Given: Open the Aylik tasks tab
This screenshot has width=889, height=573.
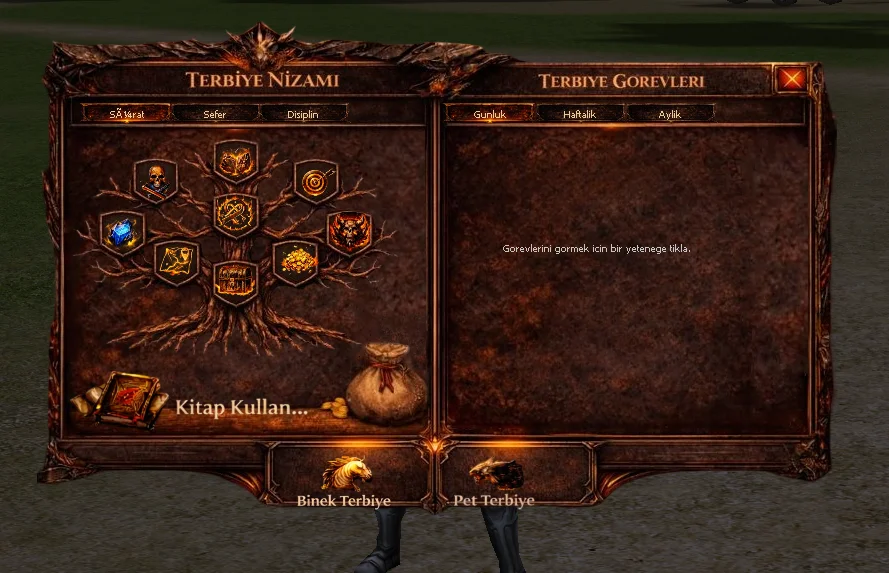Looking at the screenshot, I should coord(669,114).
